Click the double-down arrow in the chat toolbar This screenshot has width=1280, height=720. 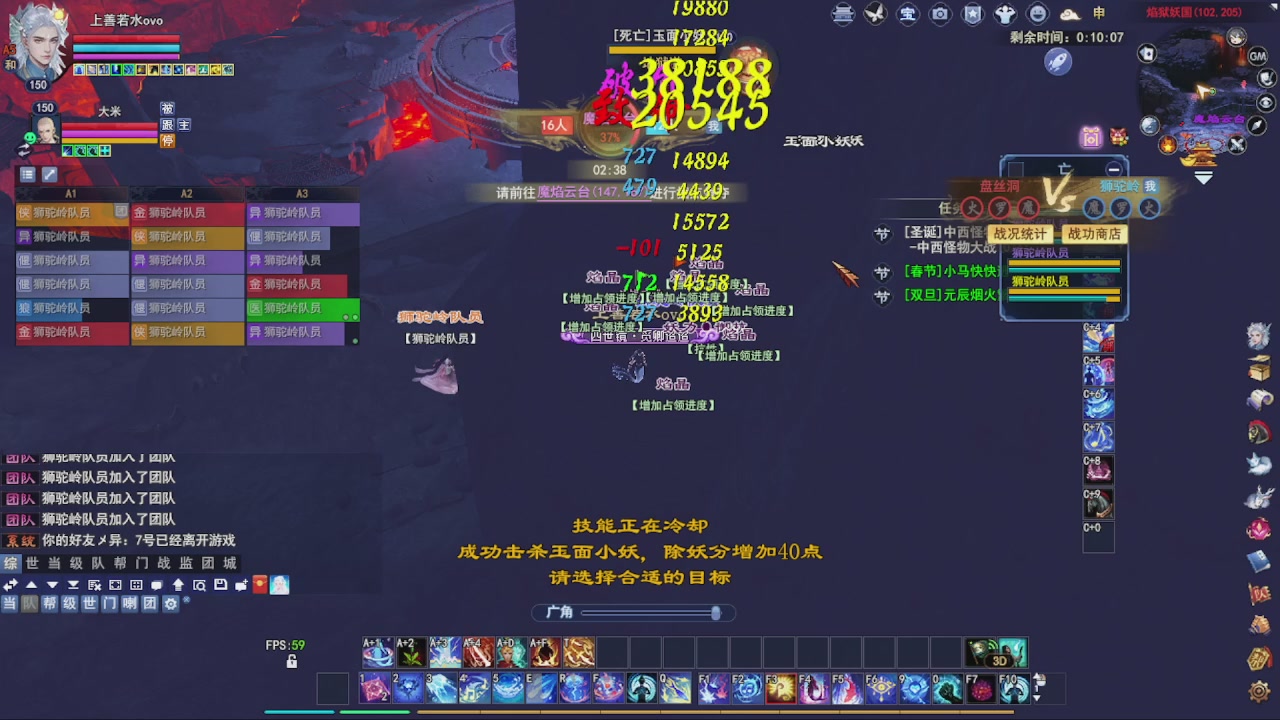(x=73, y=585)
